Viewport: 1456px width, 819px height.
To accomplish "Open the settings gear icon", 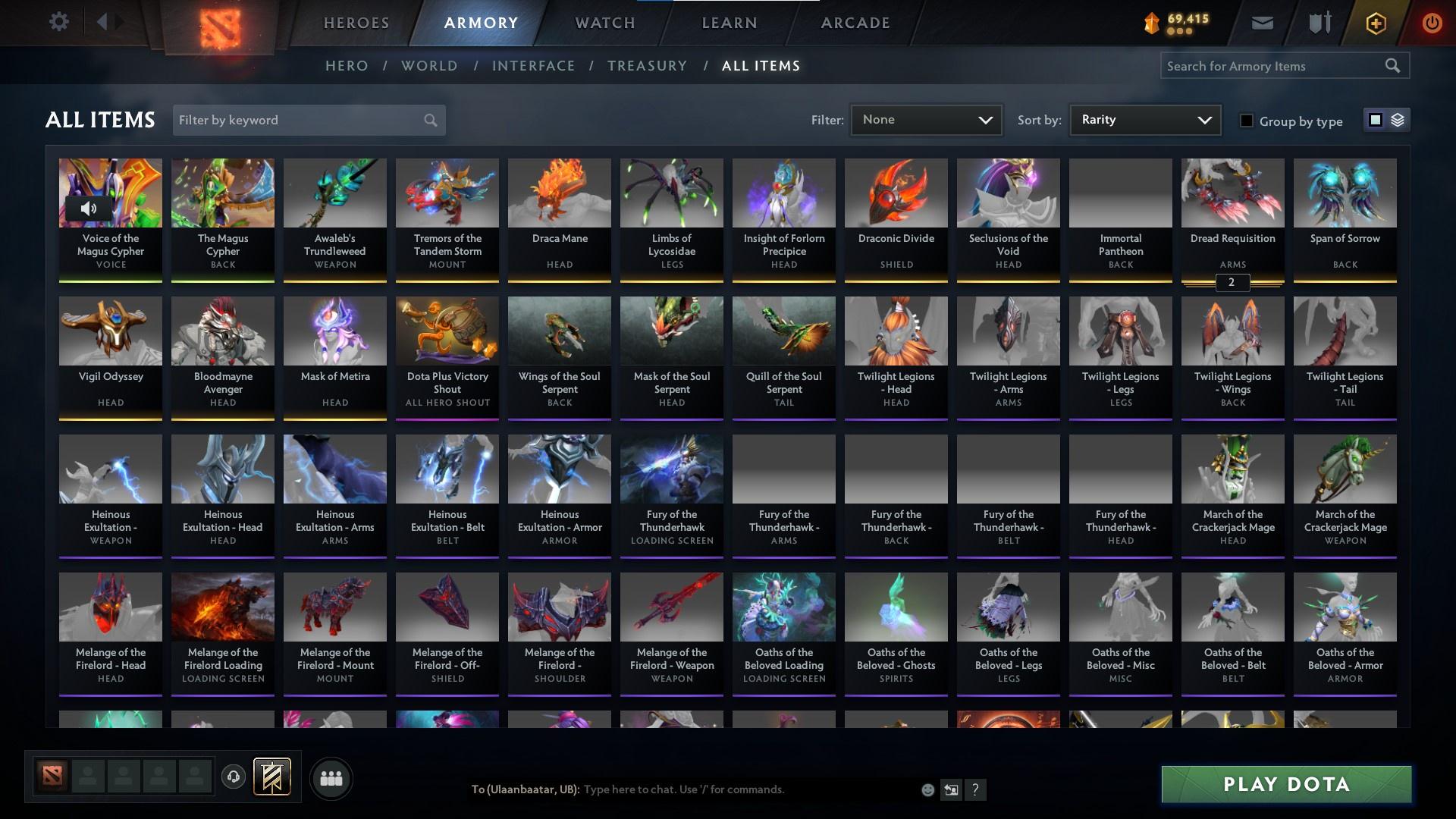I will [59, 22].
